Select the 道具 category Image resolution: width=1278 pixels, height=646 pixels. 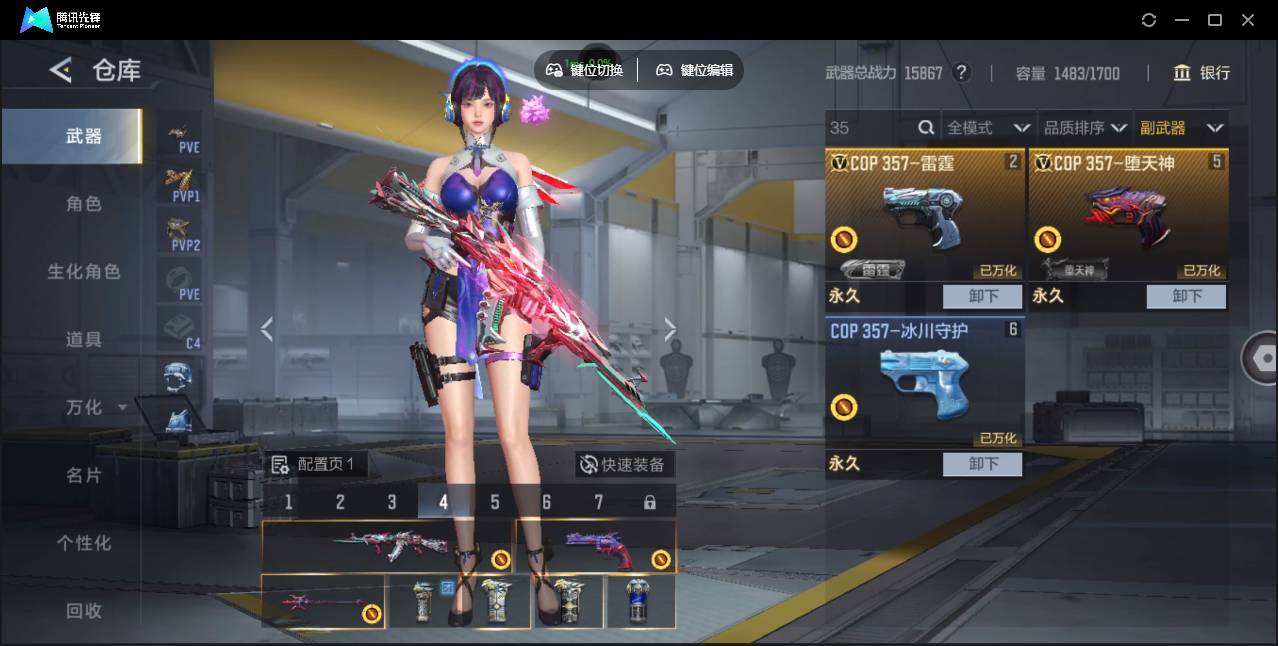[84, 340]
